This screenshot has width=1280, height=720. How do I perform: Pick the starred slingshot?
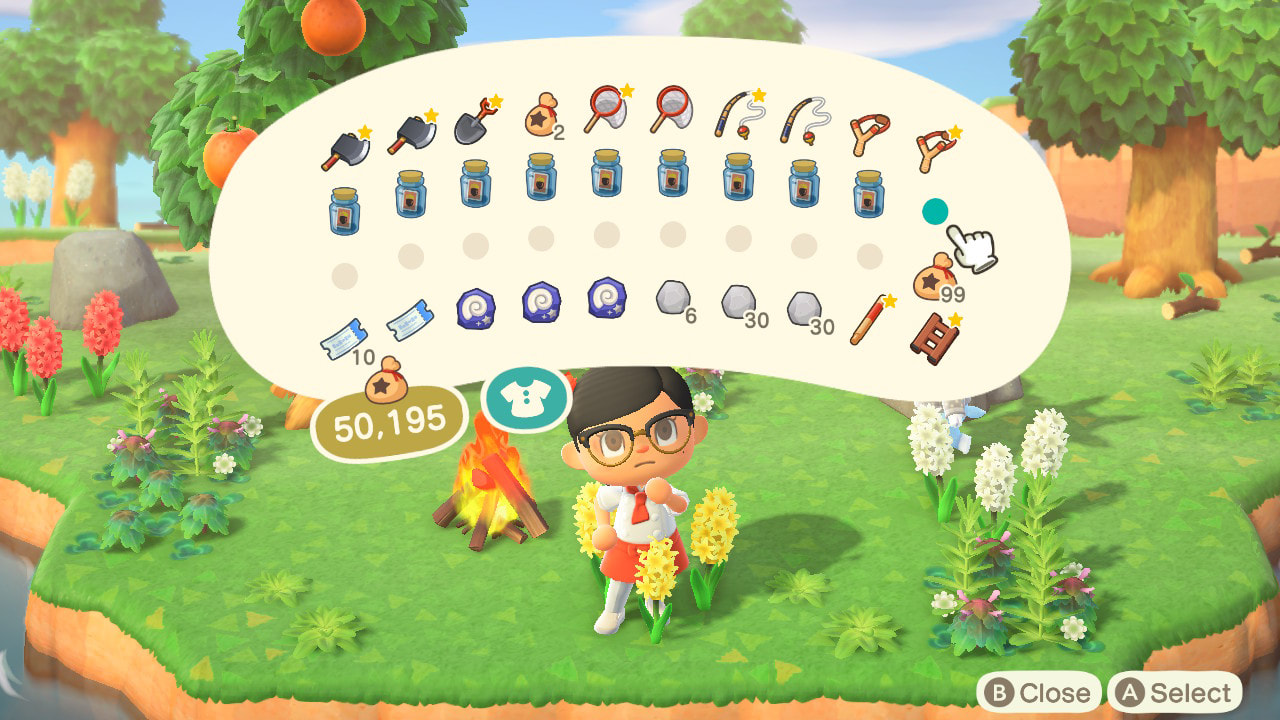coord(935,149)
